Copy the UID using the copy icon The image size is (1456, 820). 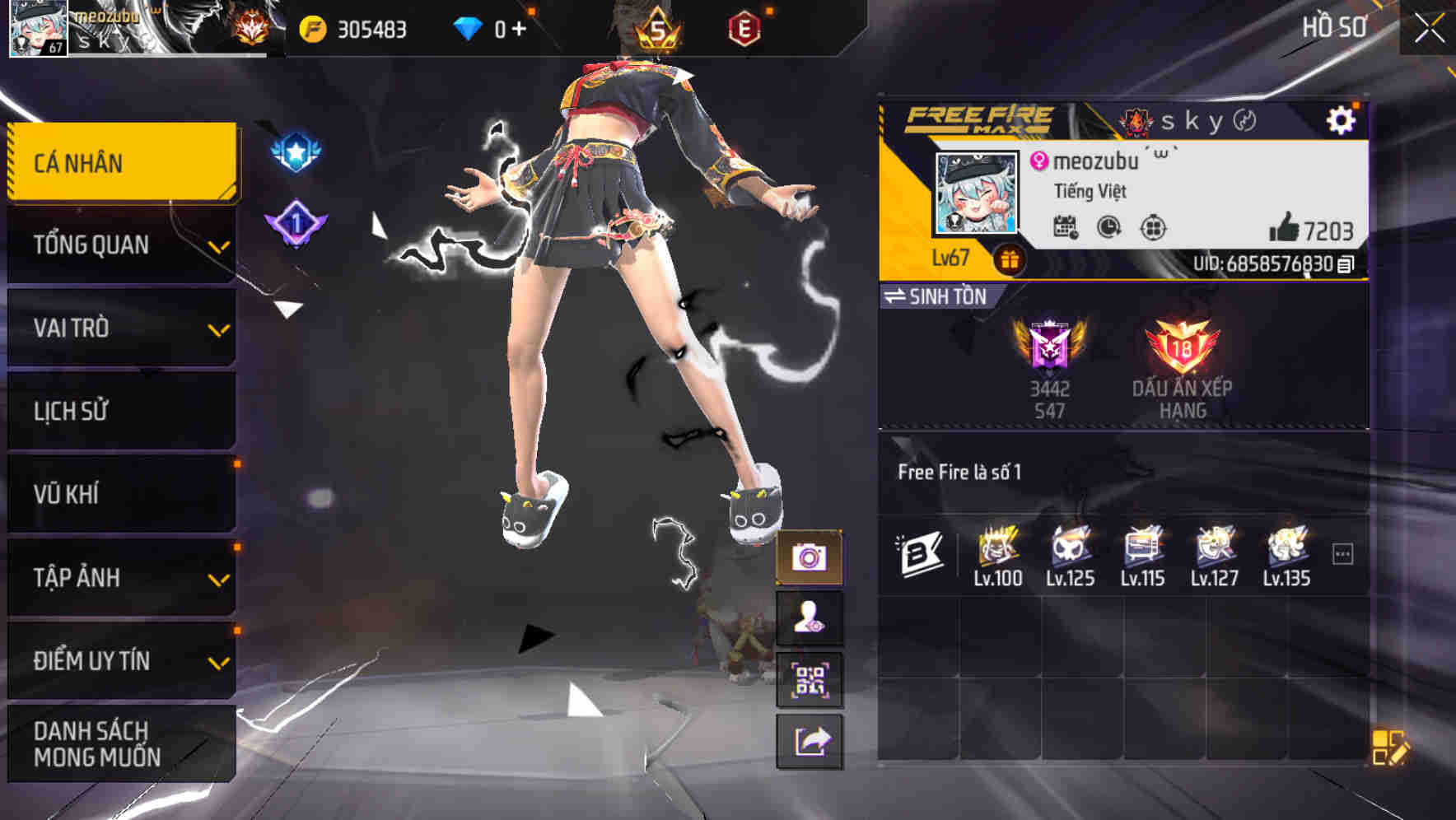pos(1347,264)
